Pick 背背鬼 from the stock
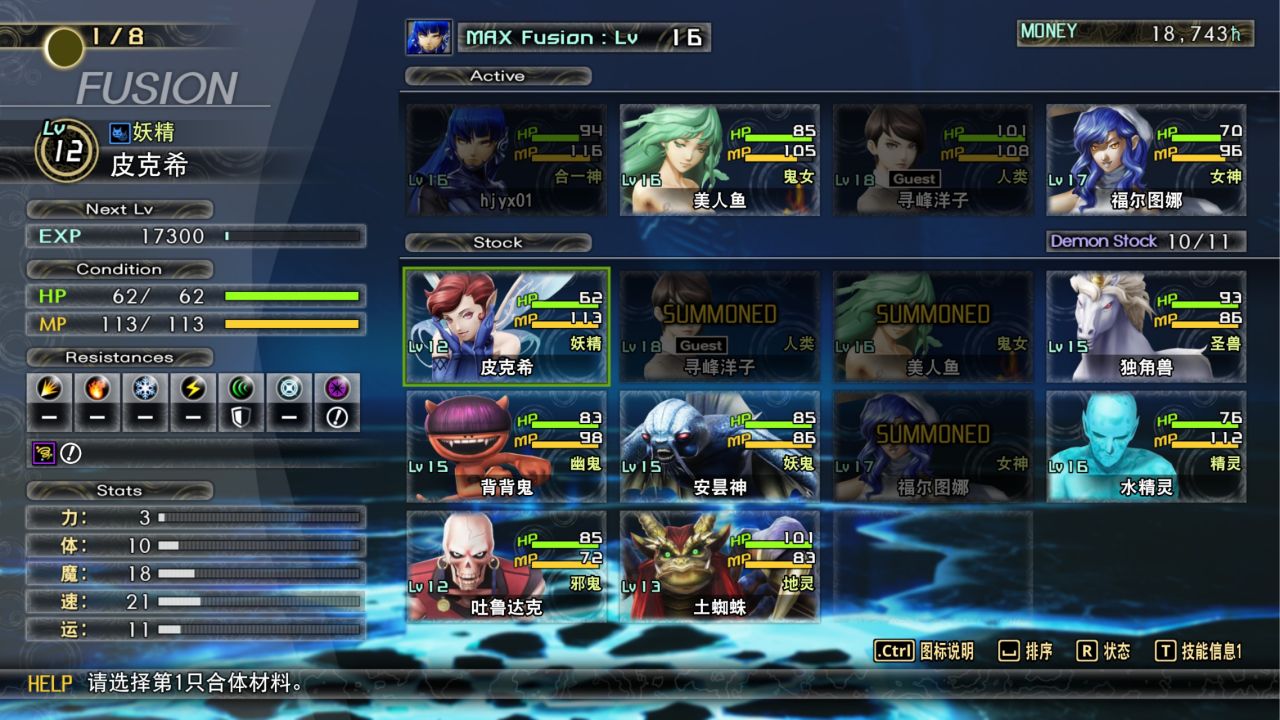This screenshot has width=1280, height=720. (x=506, y=447)
